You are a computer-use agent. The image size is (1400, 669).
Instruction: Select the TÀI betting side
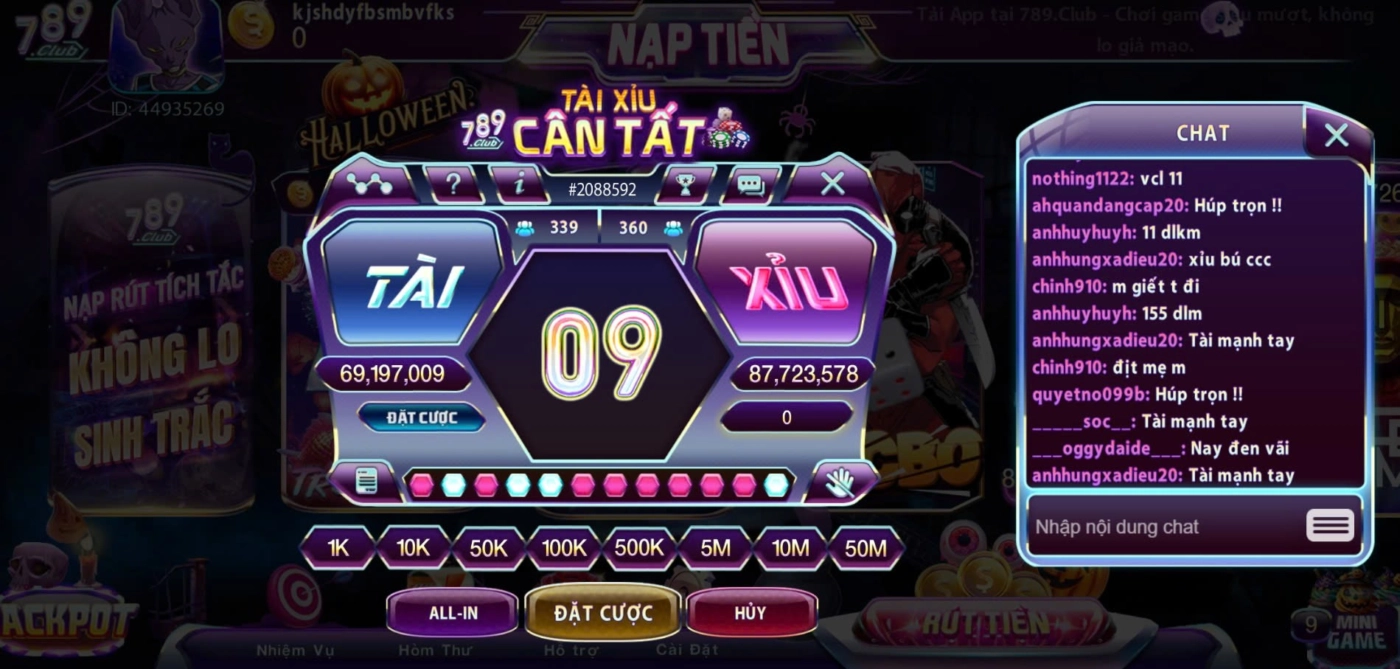point(412,287)
